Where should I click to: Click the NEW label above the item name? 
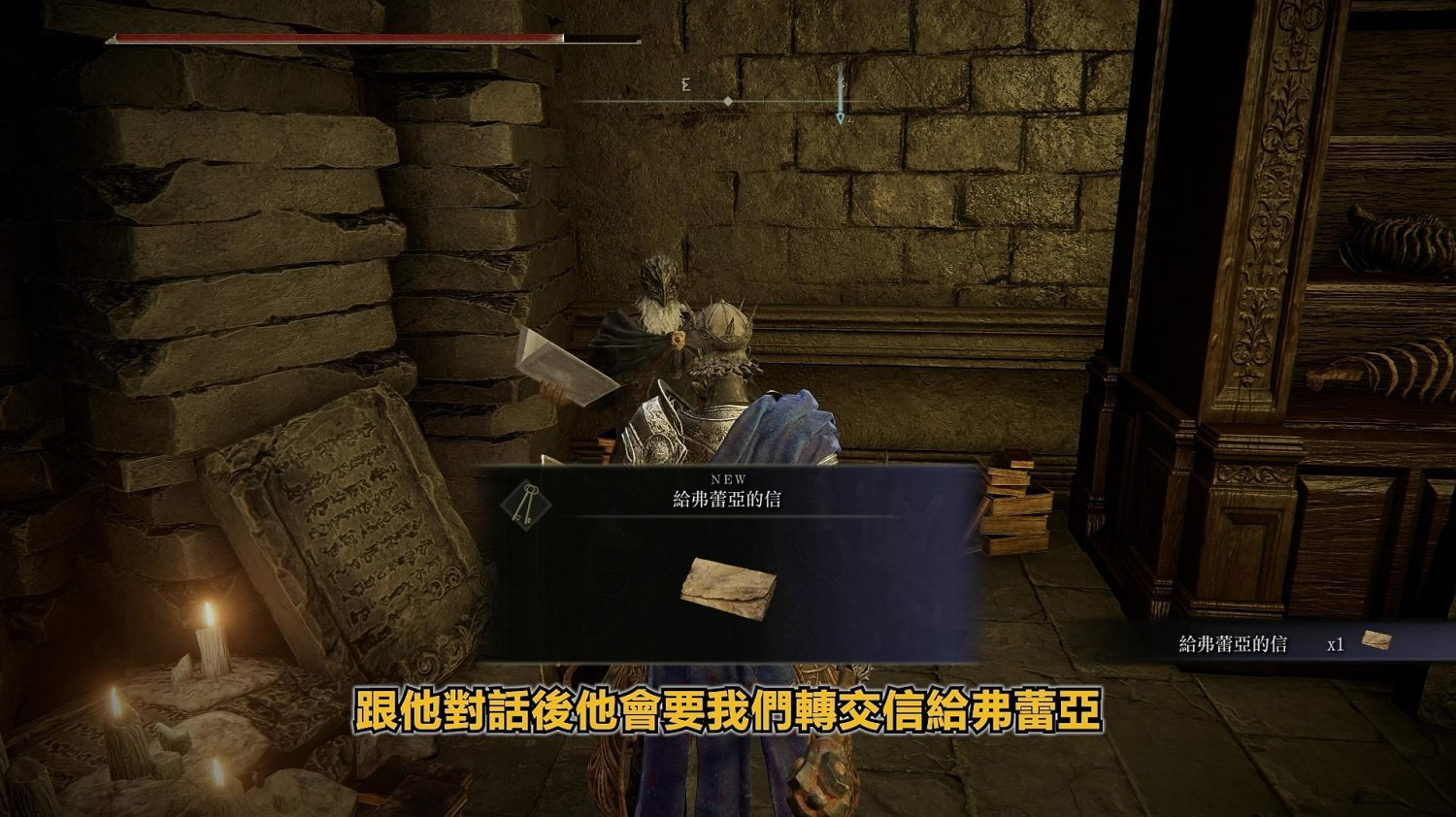point(729,477)
